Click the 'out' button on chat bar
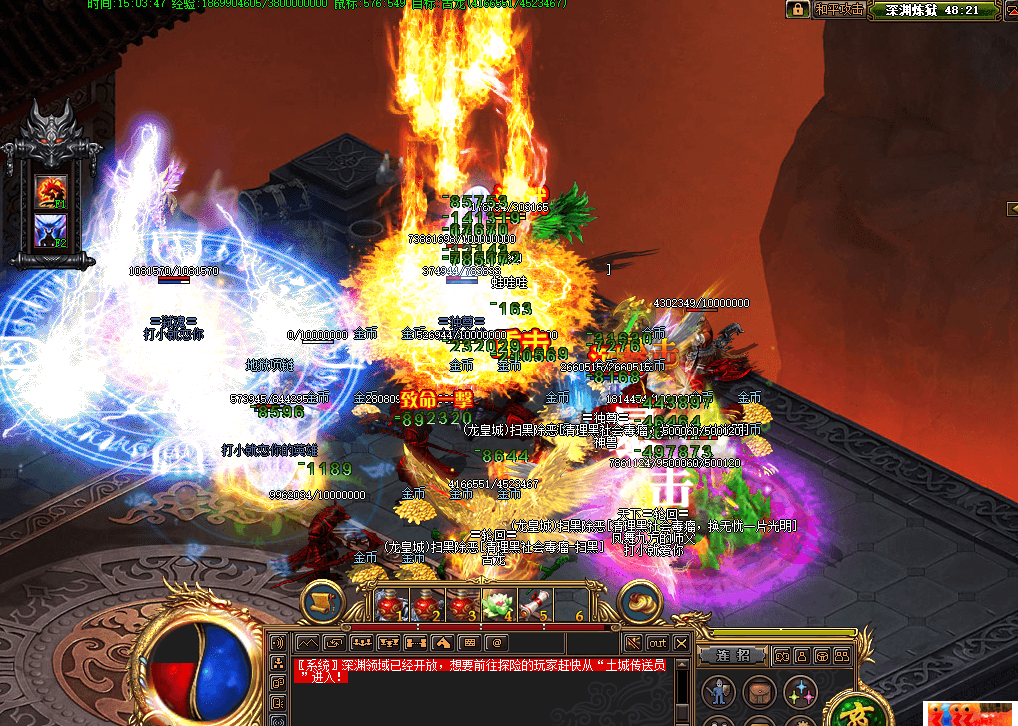This screenshot has height=726, width=1018. click(x=657, y=643)
